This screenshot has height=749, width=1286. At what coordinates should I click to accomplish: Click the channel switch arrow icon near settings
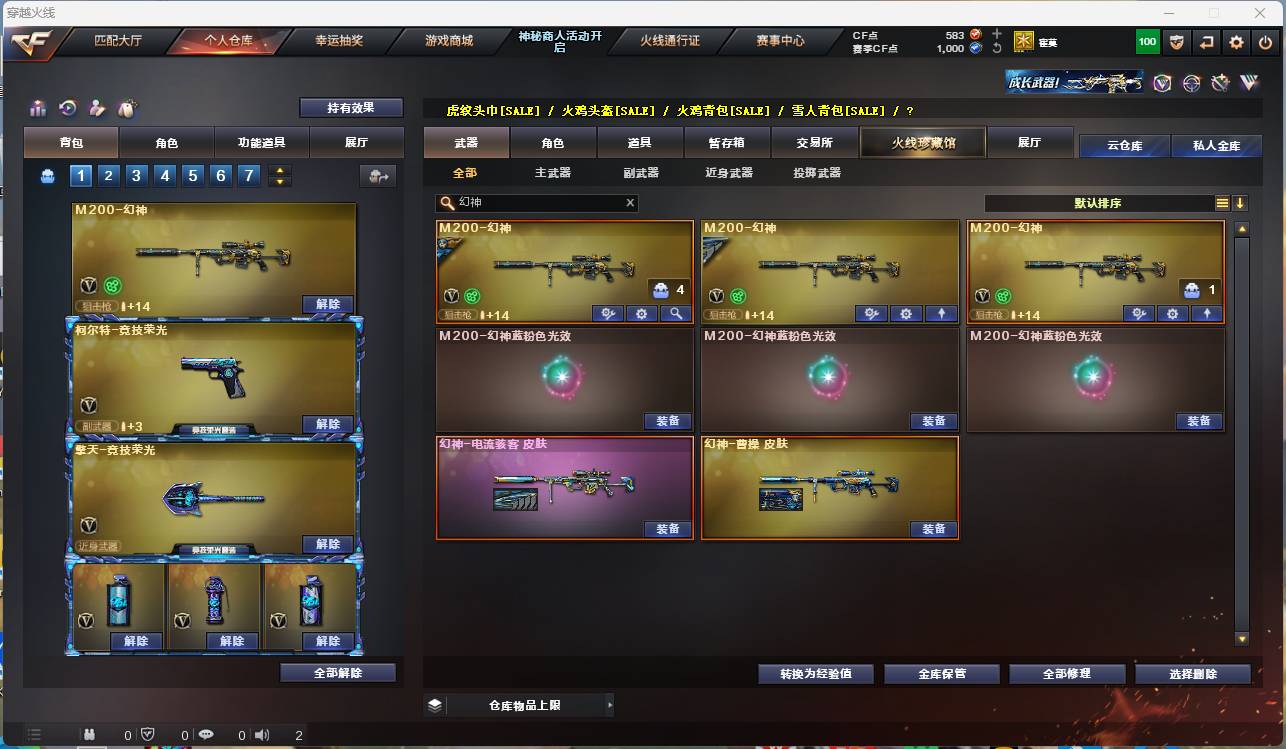(1204, 41)
